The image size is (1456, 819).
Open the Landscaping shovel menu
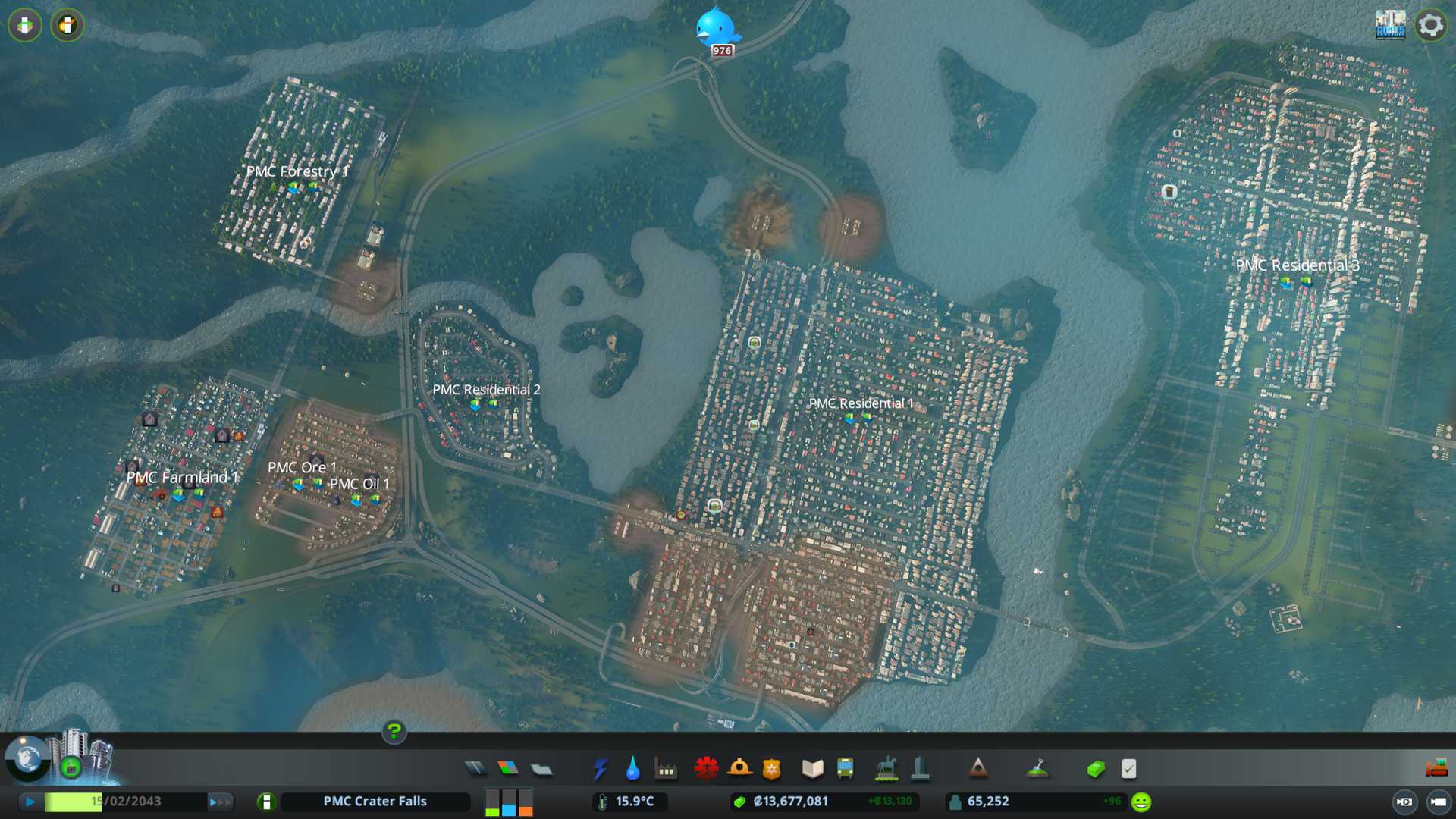(x=1037, y=769)
